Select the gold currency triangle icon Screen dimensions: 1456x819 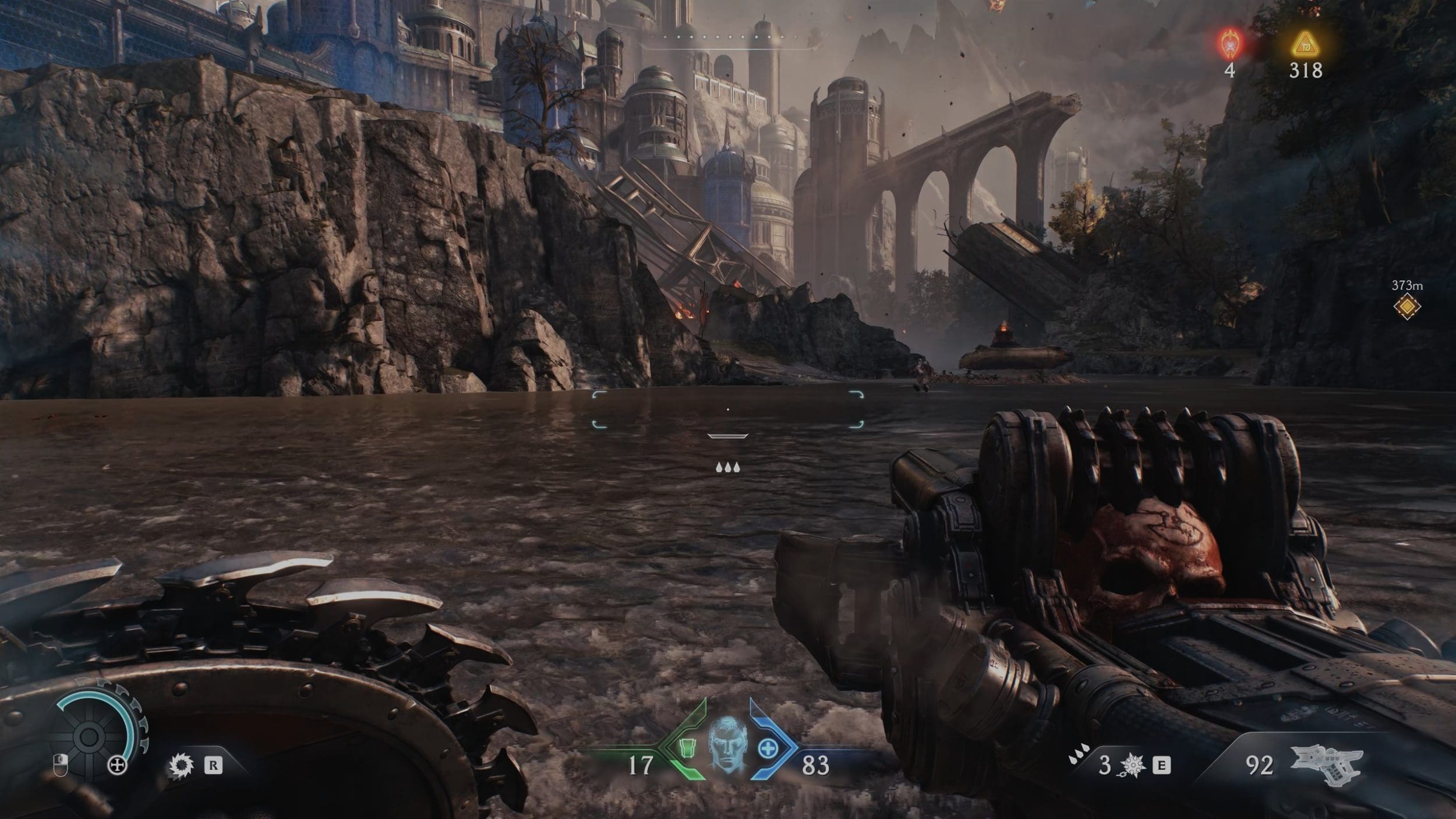click(x=1305, y=44)
